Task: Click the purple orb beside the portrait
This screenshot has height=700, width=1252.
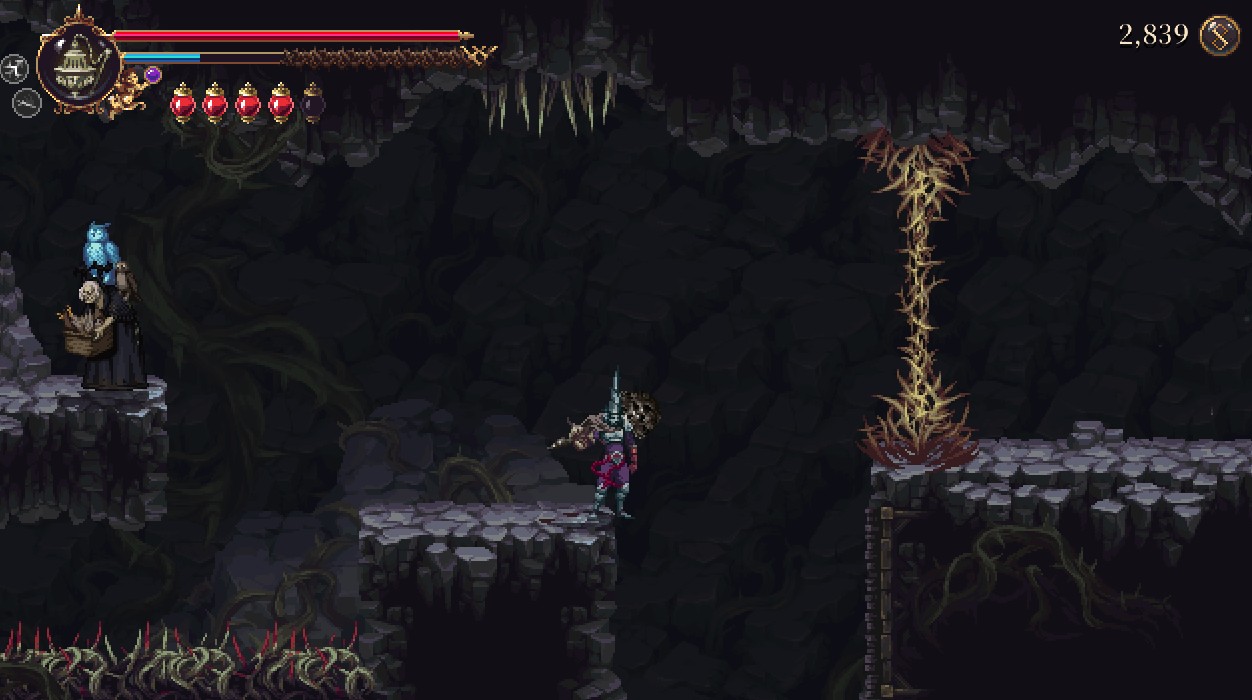Action: point(153,74)
